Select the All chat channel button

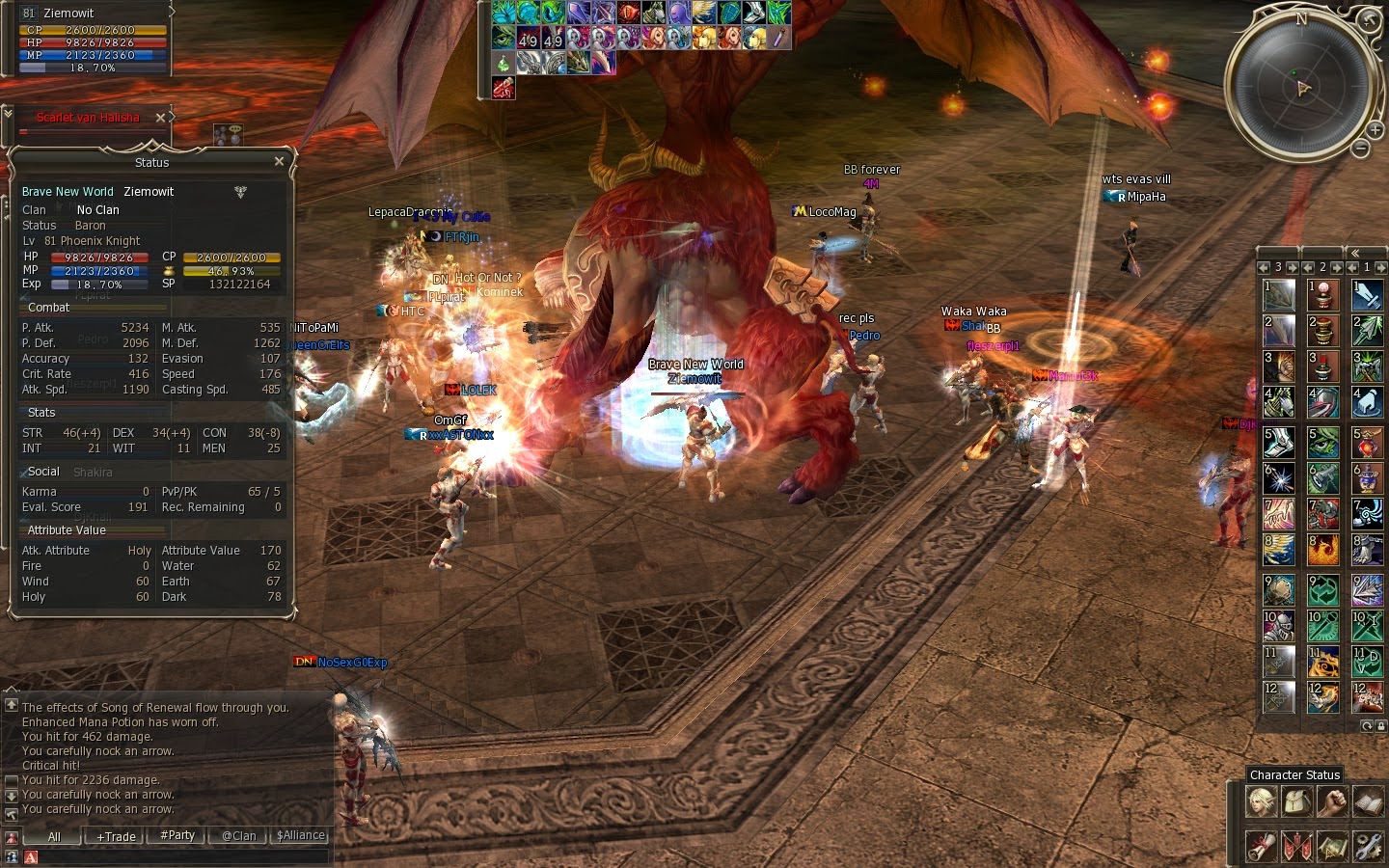point(53,836)
